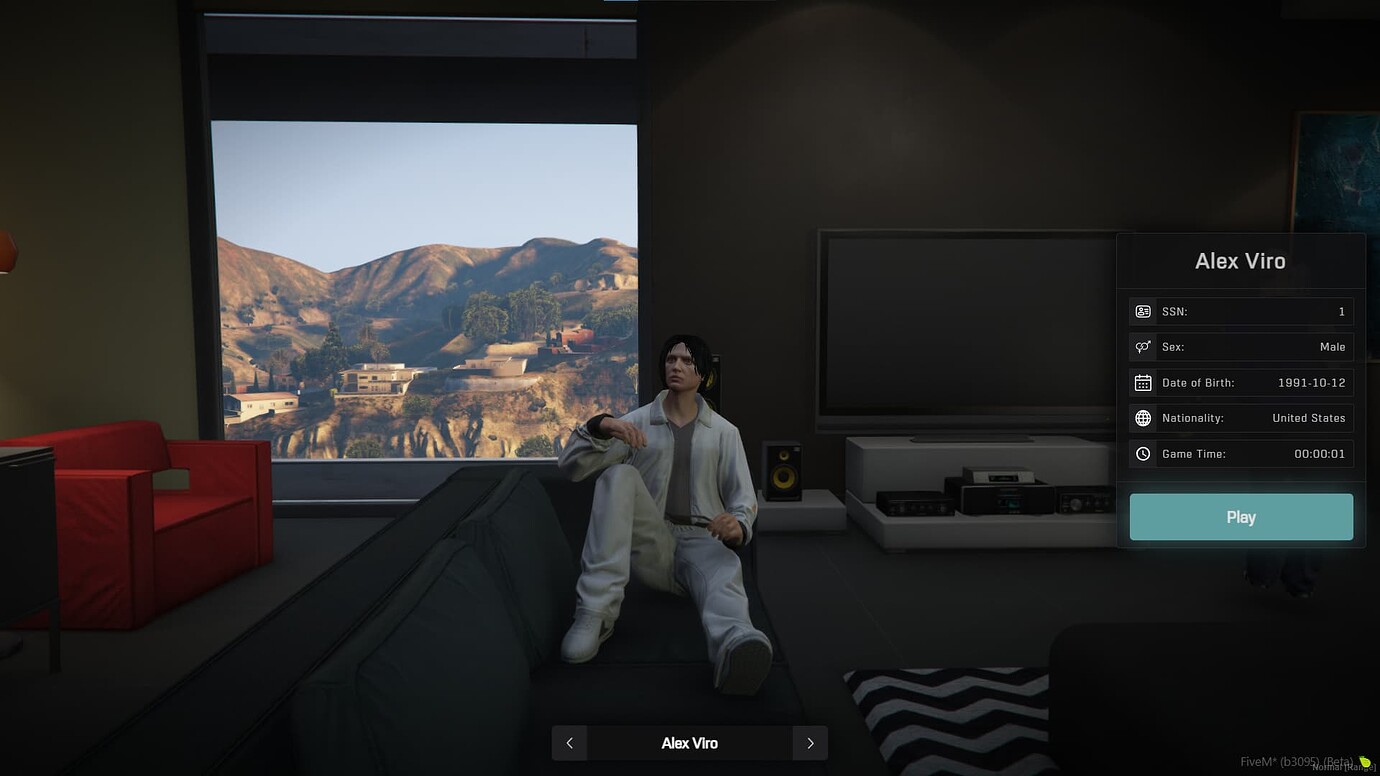Click the Alex Viro panel title
This screenshot has width=1380, height=776.
point(1241,260)
